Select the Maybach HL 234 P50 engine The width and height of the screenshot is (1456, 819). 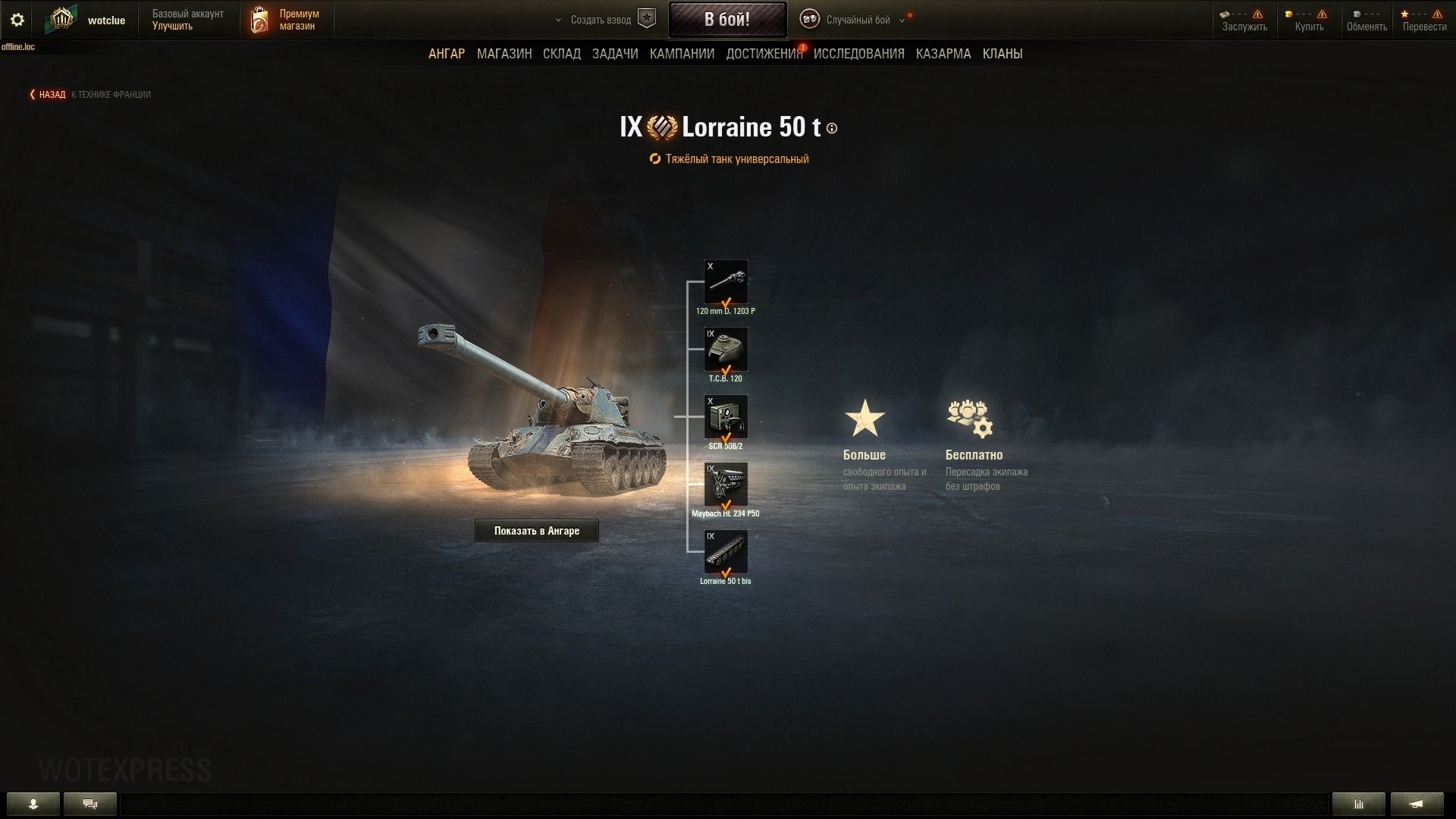726,485
